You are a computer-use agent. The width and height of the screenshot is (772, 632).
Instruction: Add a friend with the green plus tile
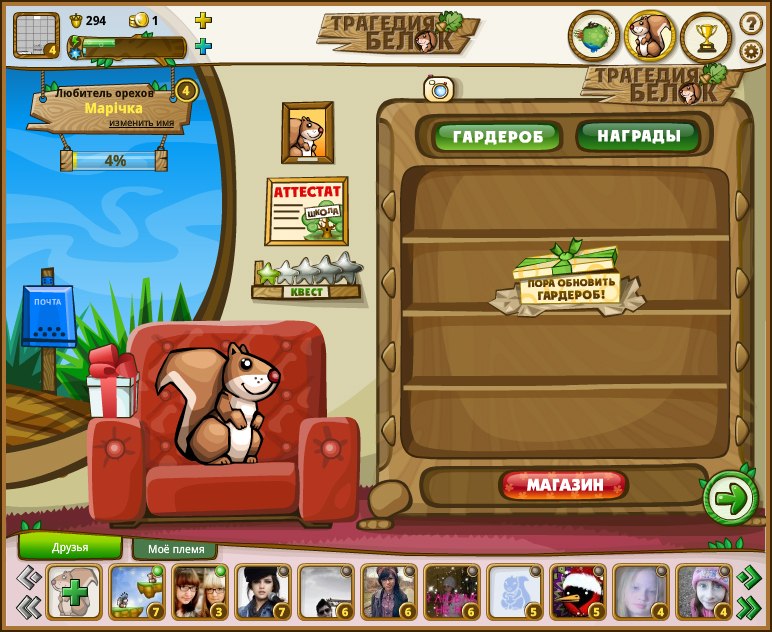[x=74, y=591]
